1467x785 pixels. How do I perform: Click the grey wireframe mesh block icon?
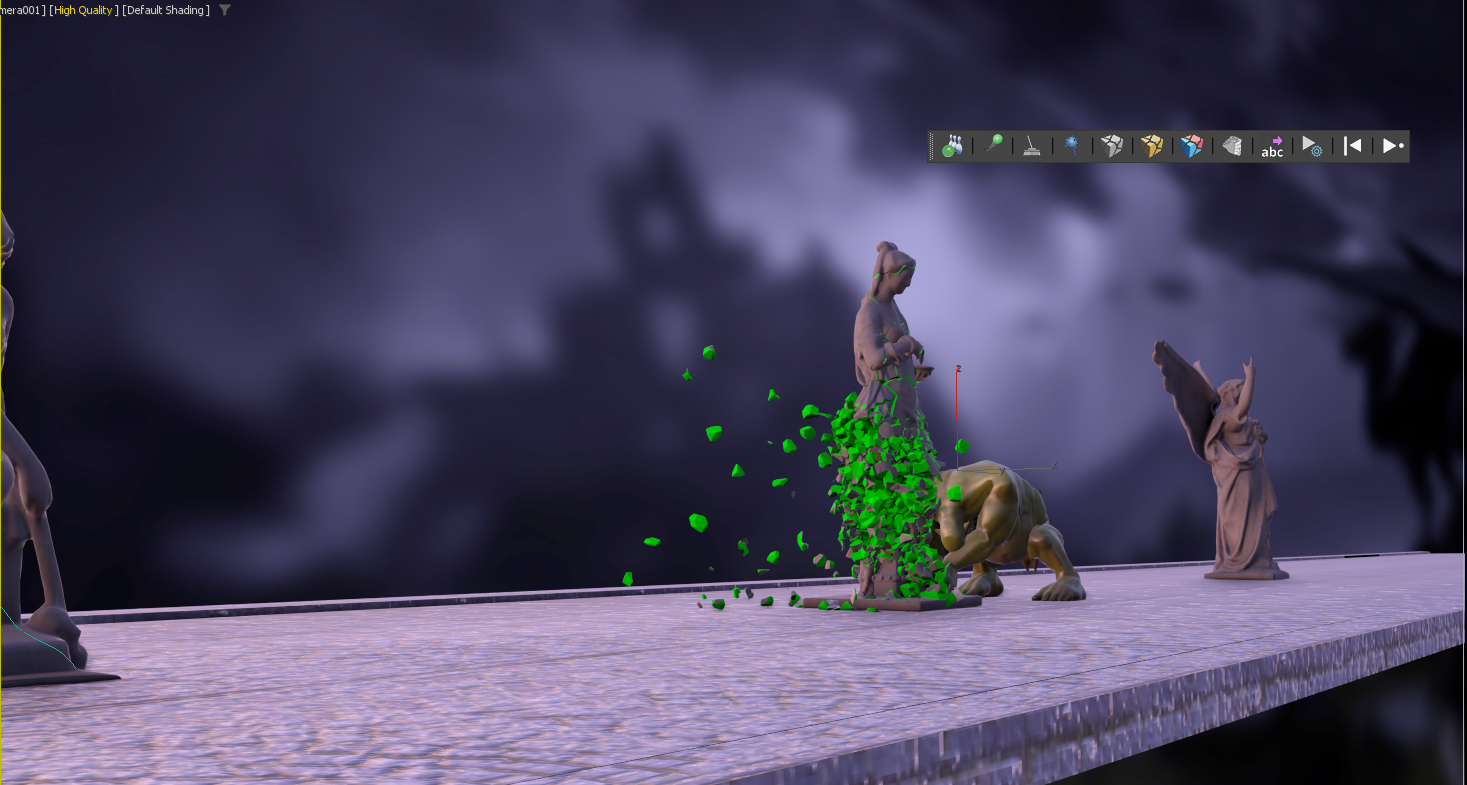click(x=1232, y=146)
